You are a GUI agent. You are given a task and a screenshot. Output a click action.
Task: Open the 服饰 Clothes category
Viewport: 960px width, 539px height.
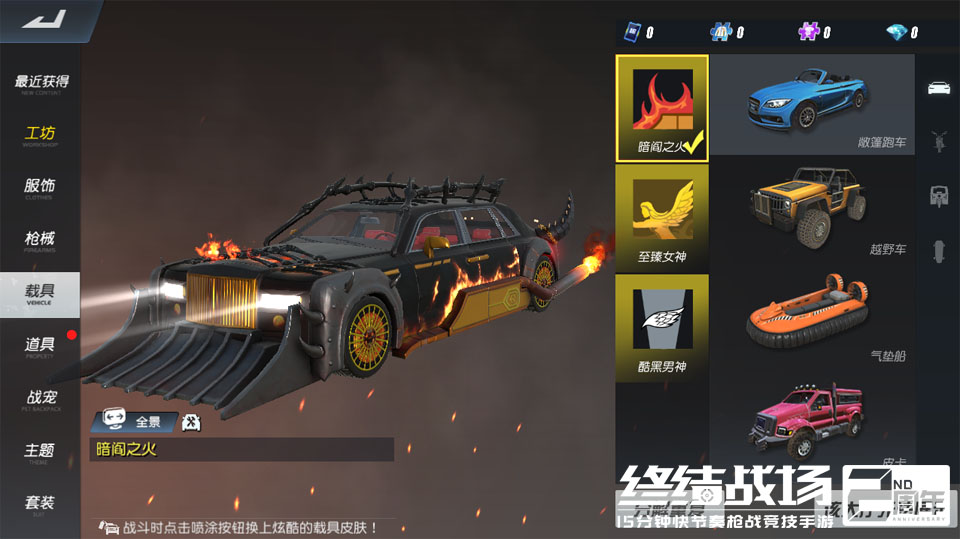tap(41, 187)
